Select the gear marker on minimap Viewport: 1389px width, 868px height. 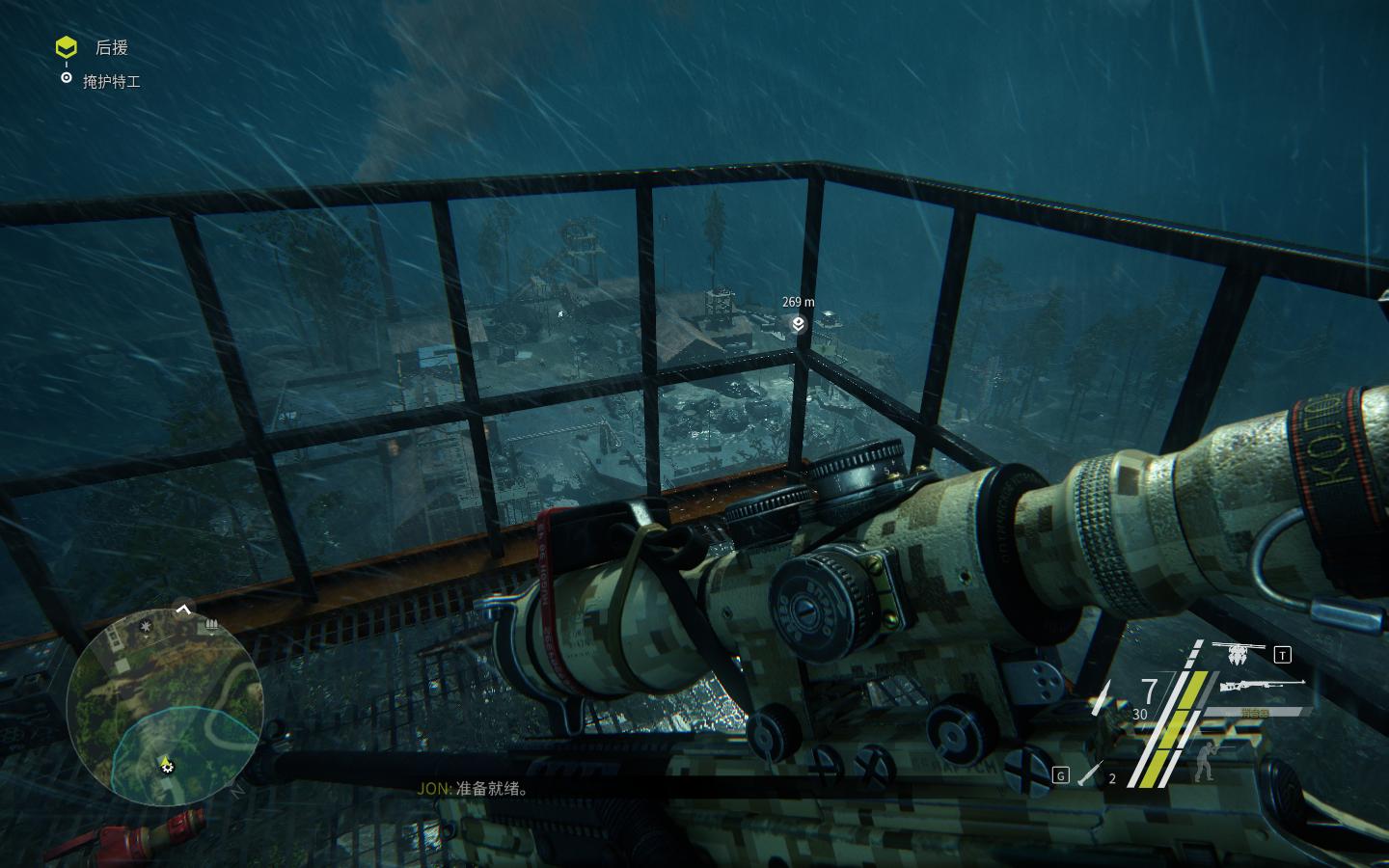click(x=168, y=767)
